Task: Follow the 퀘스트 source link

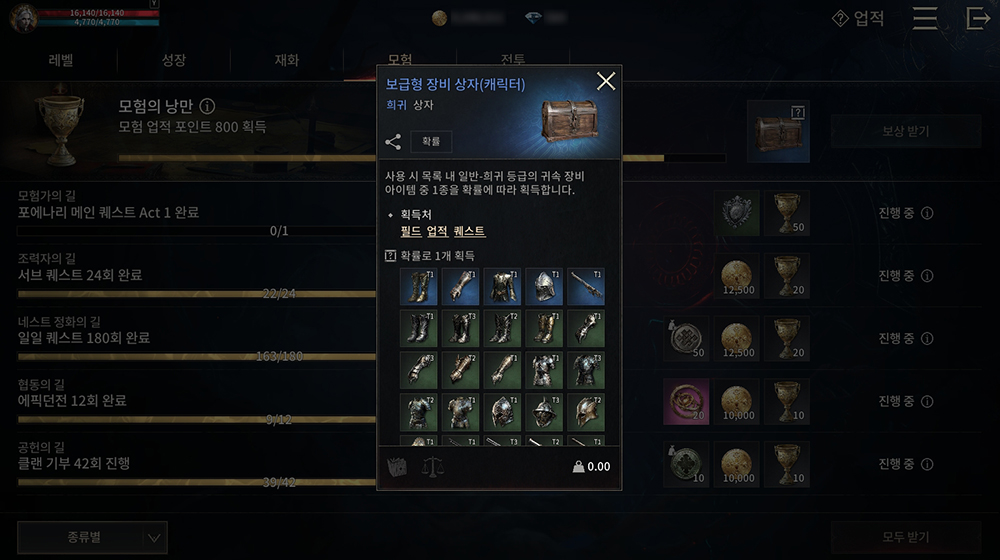Action: click(468, 231)
